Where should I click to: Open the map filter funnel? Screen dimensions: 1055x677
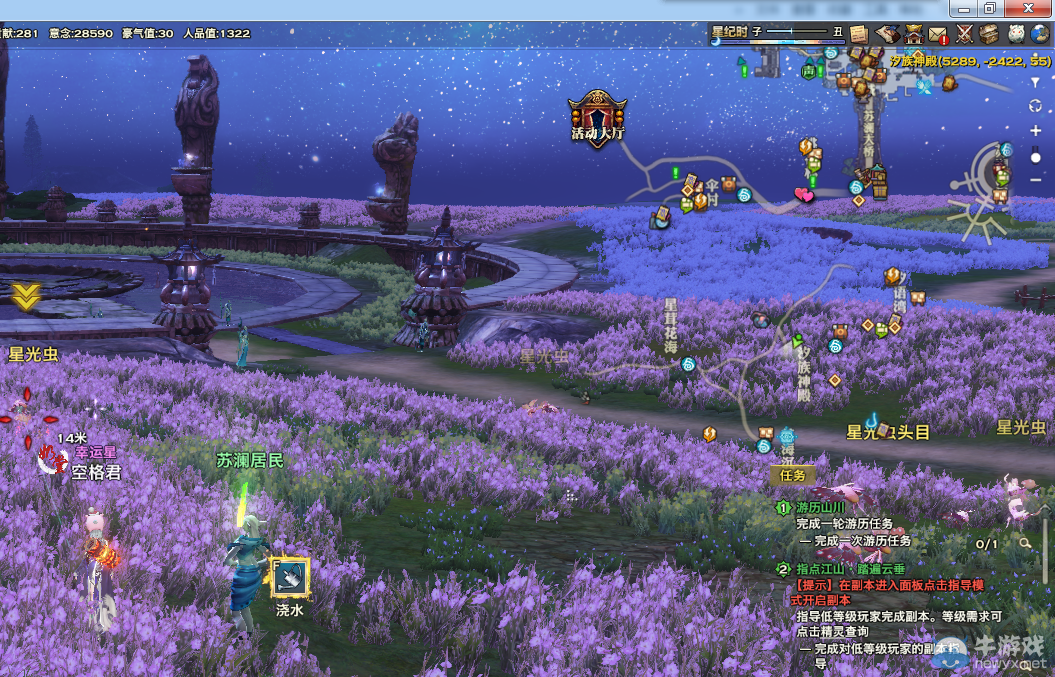point(1035,83)
